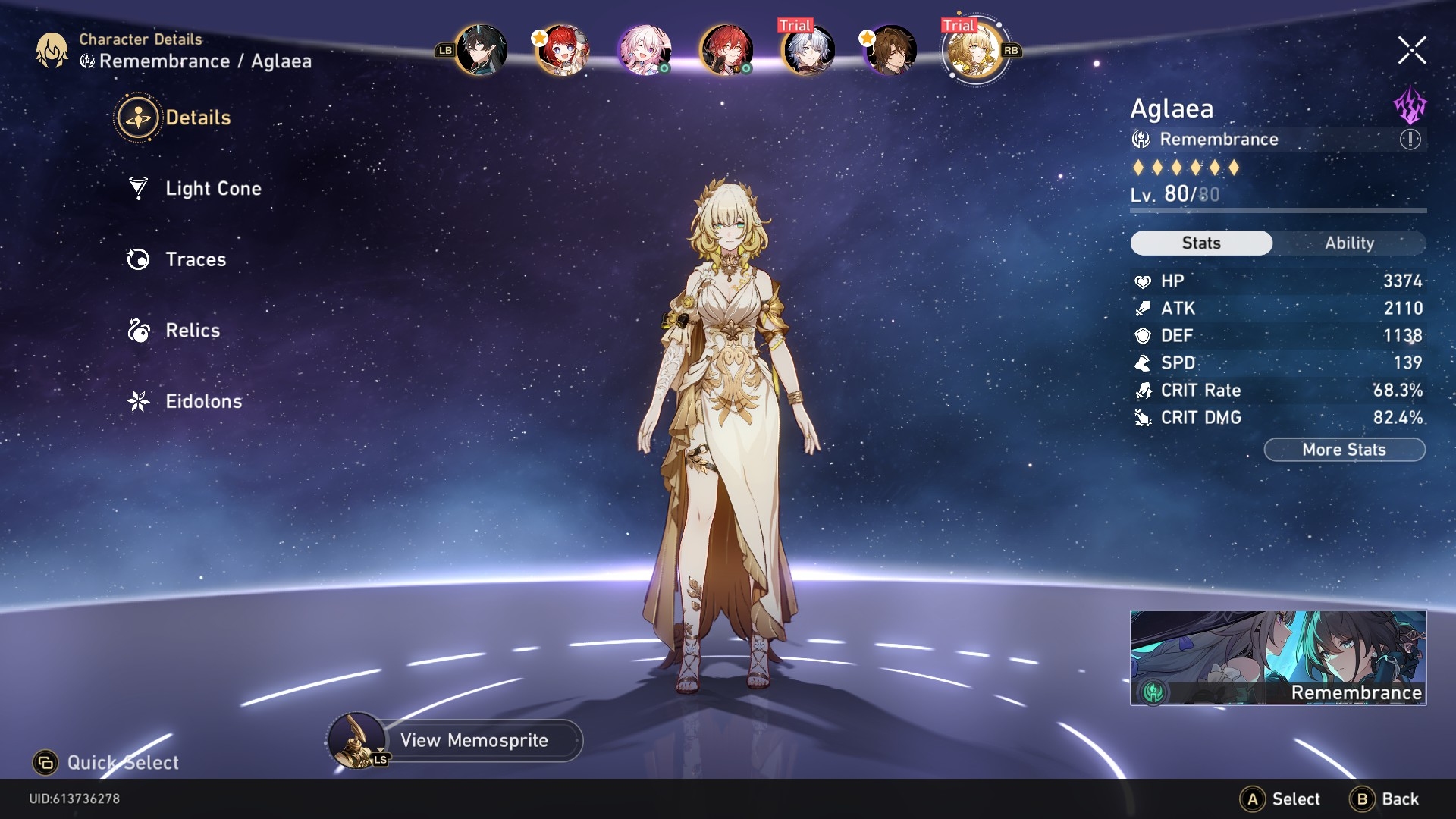Select the brown-haired character portrait
This screenshot has width=1456, height=819.
point(890,50)
